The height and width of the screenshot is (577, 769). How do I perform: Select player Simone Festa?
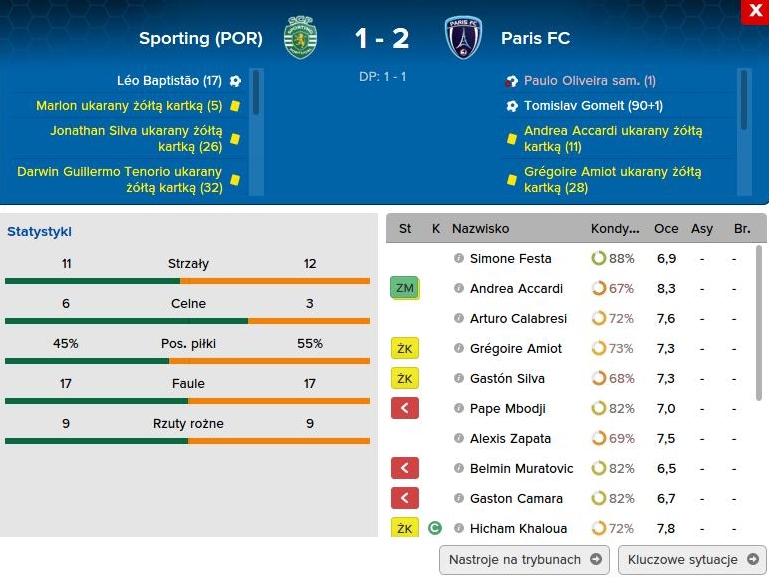[x=510, y=259]
